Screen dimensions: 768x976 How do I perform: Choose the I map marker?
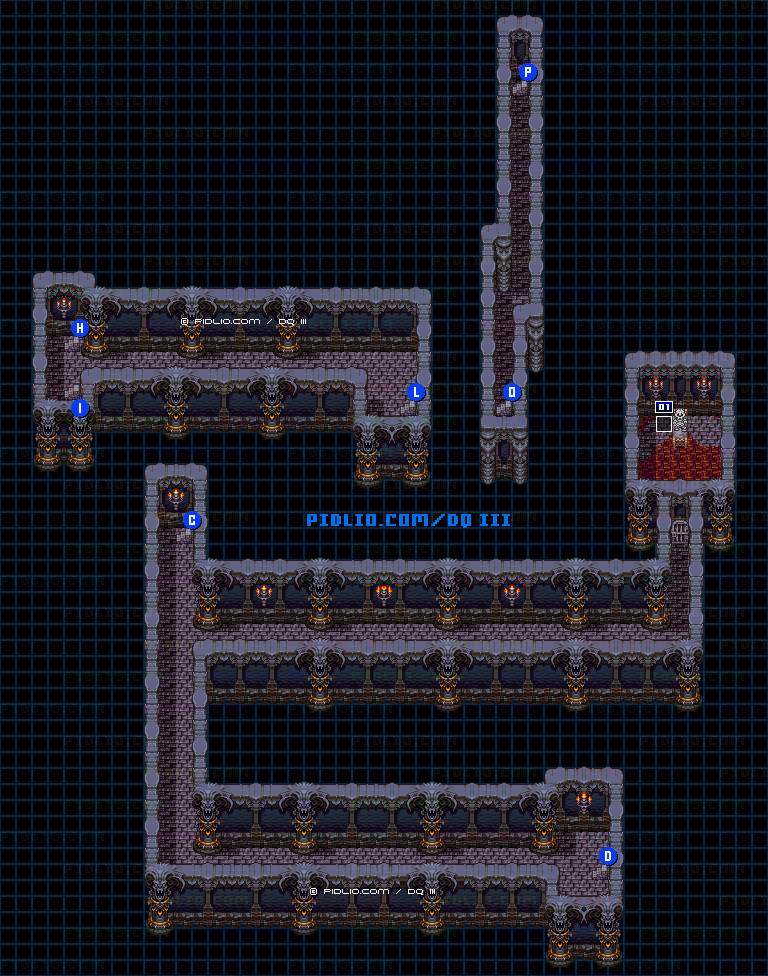click(x=80, y=408)
